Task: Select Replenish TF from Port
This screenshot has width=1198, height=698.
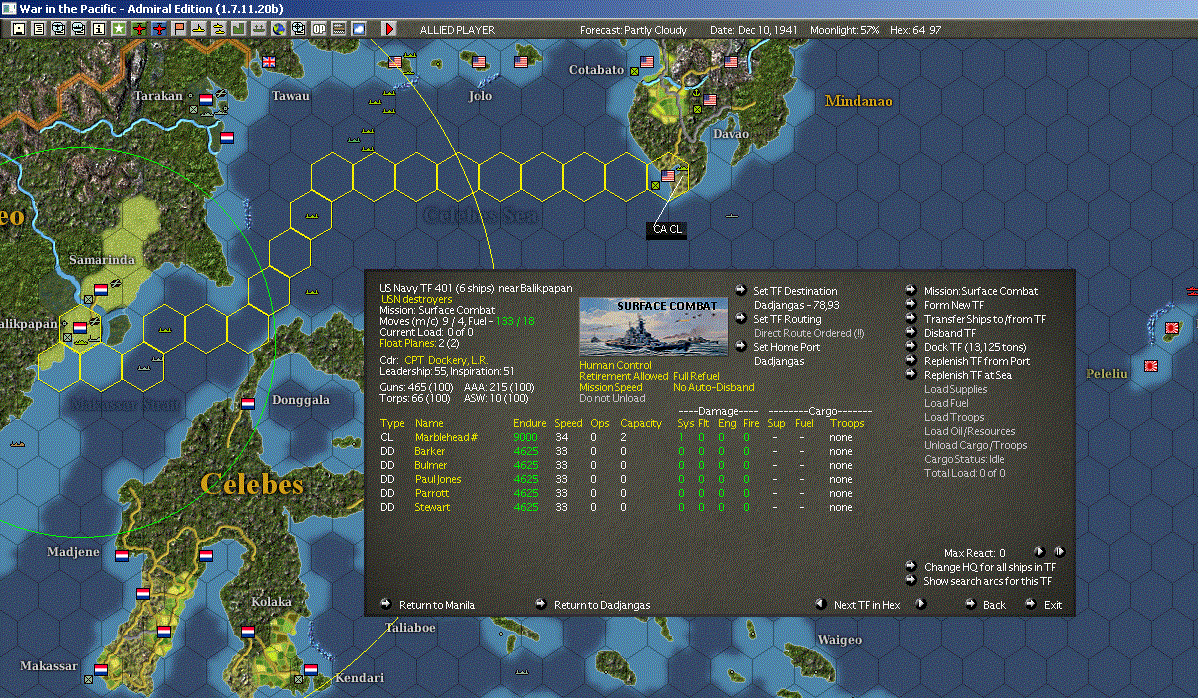Action: click(976, 361)
